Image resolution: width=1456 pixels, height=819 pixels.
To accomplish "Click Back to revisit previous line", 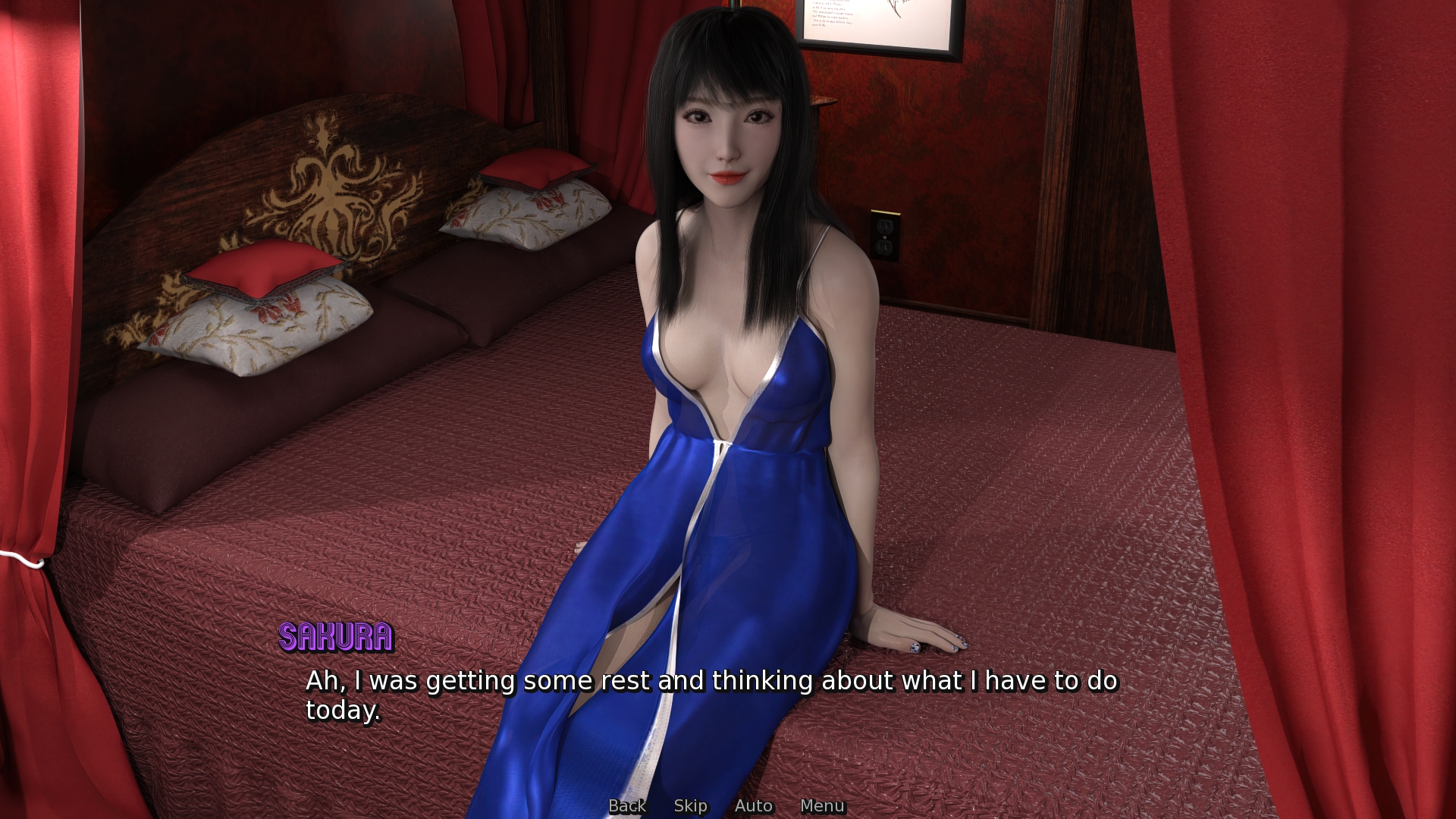I will click(627, 806).
